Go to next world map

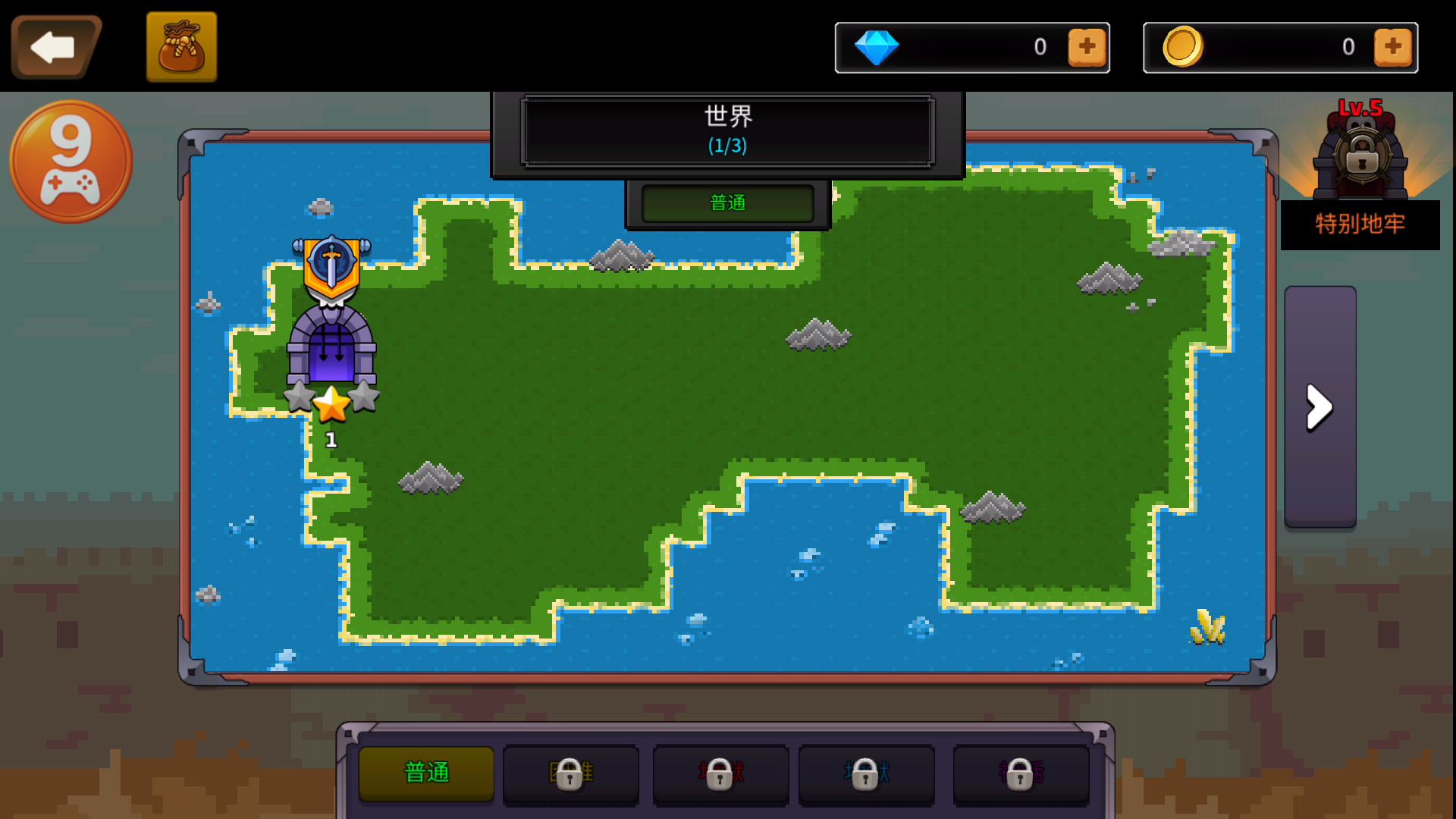pyautogui.click(x=1319, y=407)
